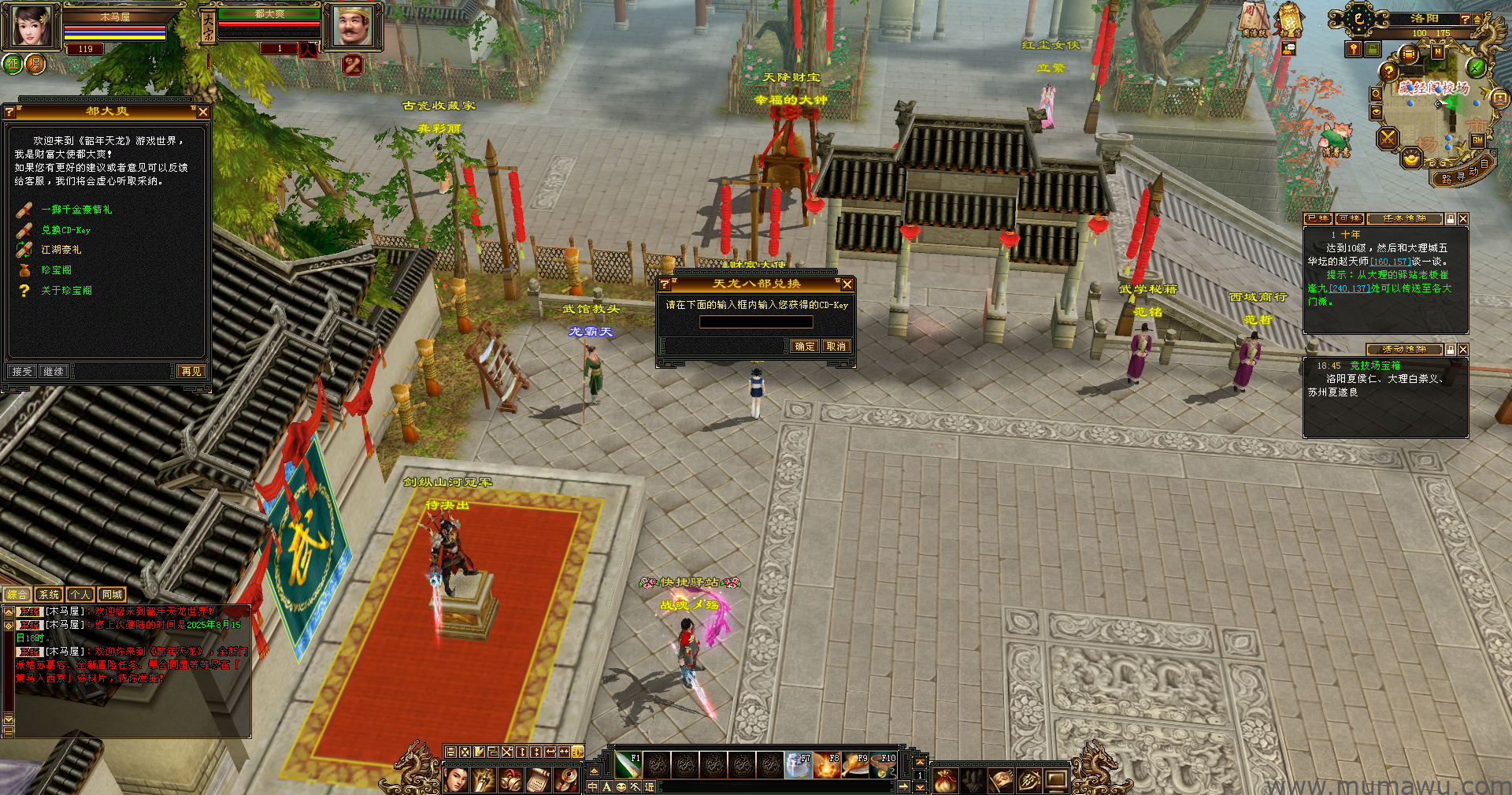Image resolution: width=1512 pixels, height=795 pixels.
Task: Close the 天龙八部兑换 window
Action: coord(847,284)
